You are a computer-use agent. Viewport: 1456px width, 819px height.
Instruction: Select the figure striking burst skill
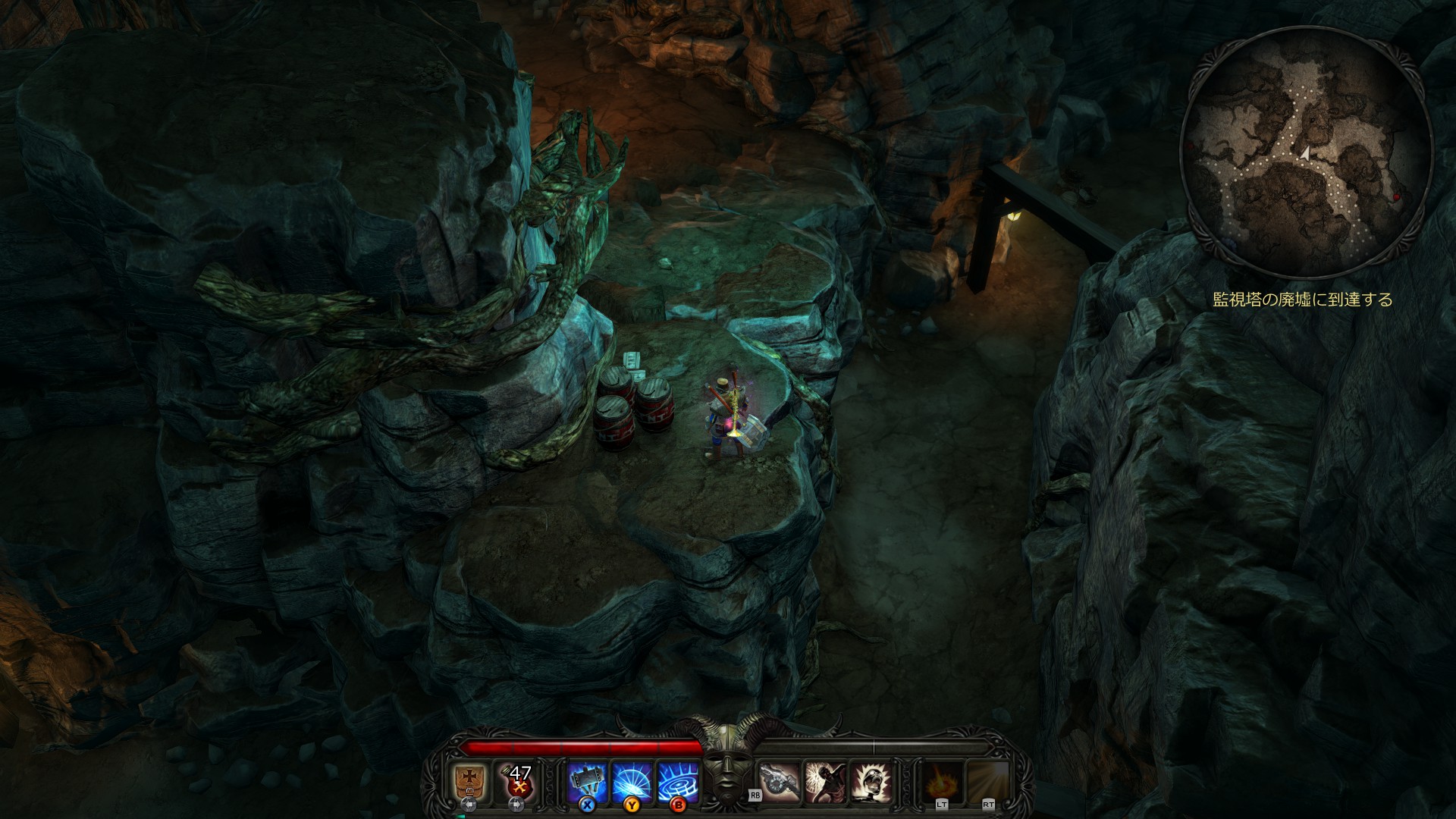(825, 781)
